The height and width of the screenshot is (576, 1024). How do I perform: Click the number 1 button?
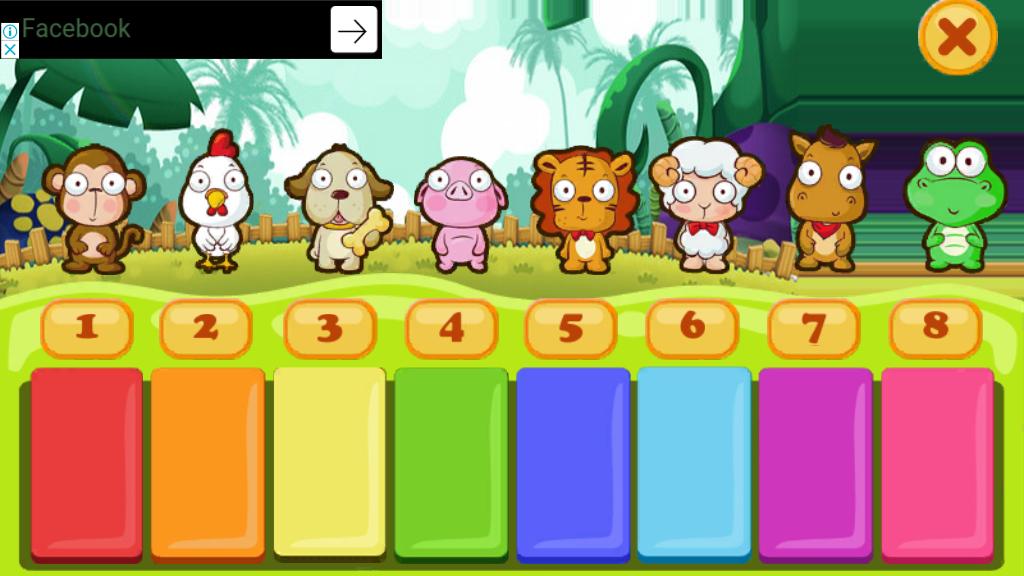point(87,328)
